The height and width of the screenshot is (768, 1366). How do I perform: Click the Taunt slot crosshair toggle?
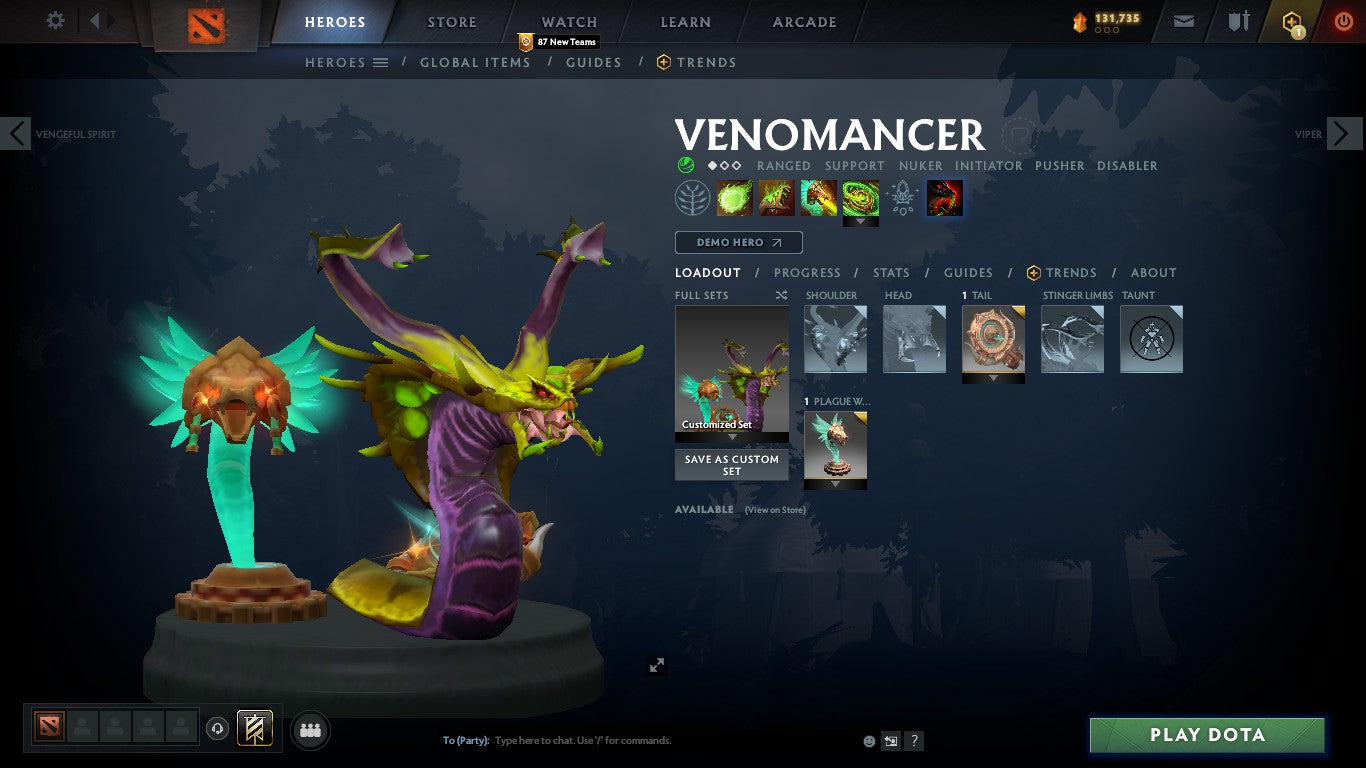[1151, 339]
